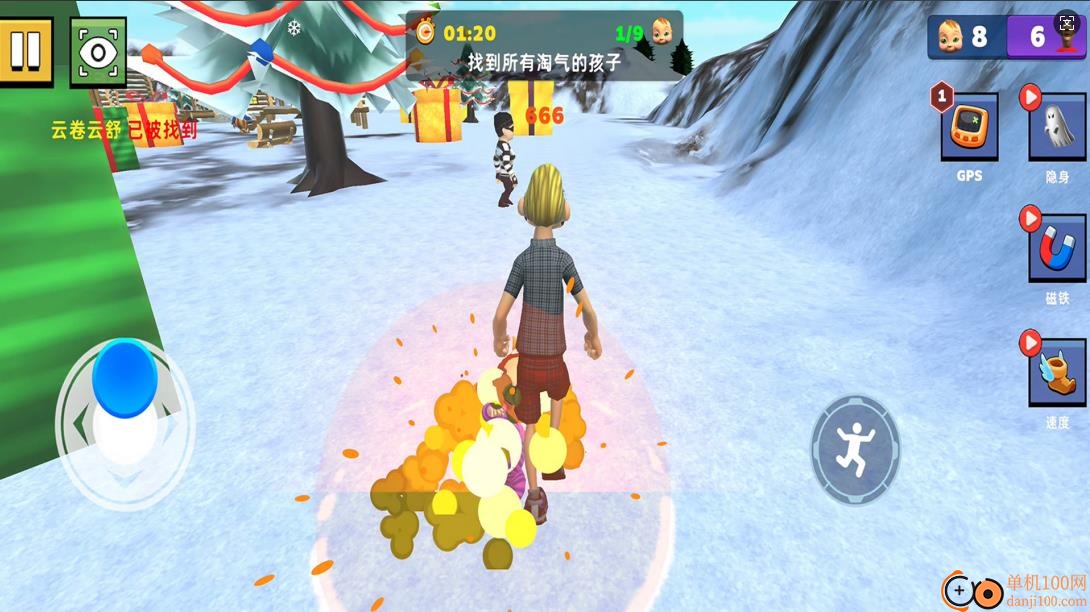Pause the game with the yellow button
Screen dimensions: 1090x612
25,50
